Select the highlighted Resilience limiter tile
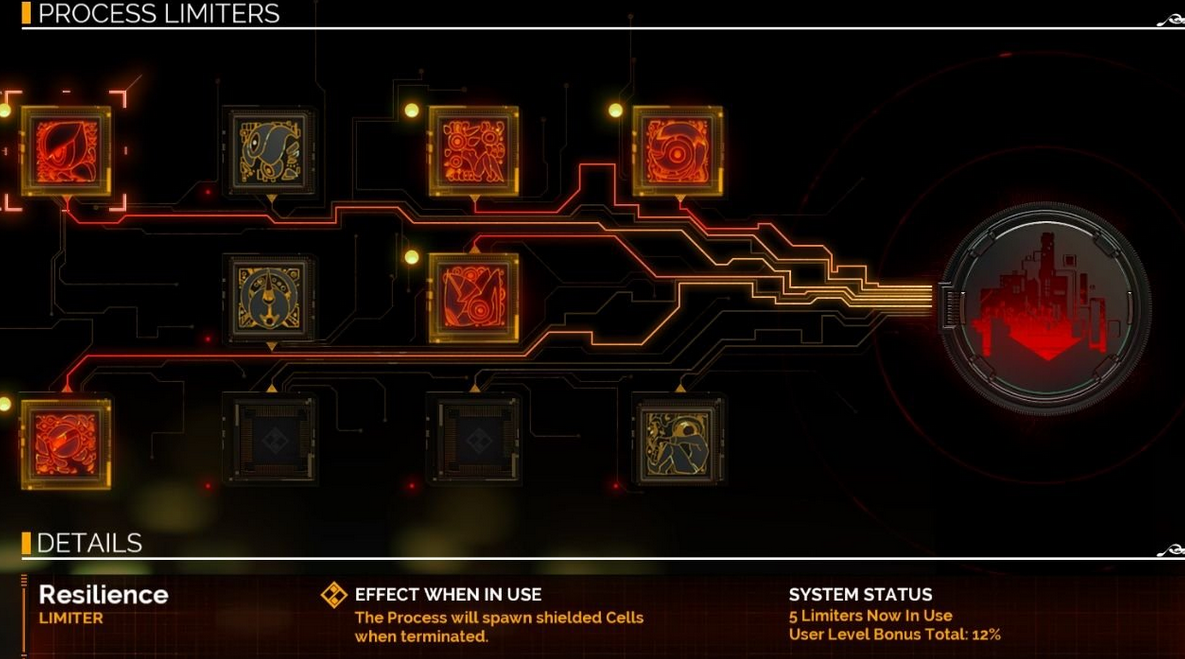The image size is (1185, 659). point(66,151)
